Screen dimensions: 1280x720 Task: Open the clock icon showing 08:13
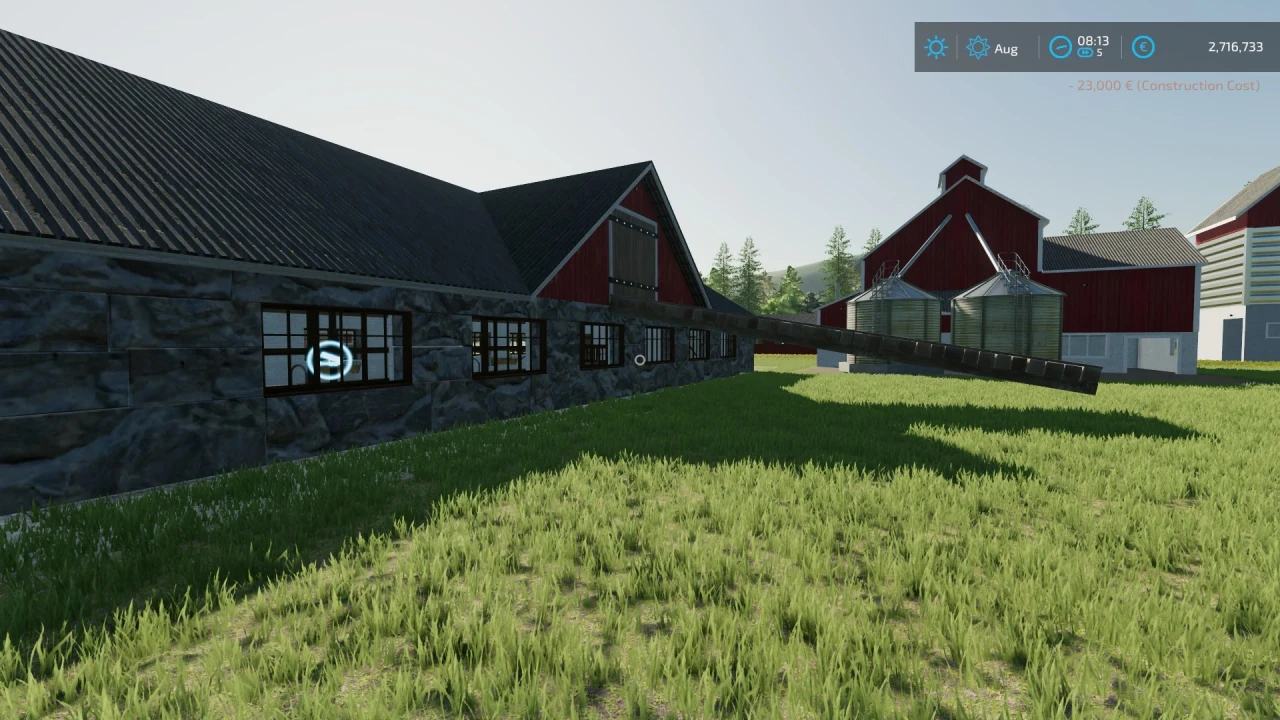pyautogui.click(x=1061, y=47)
